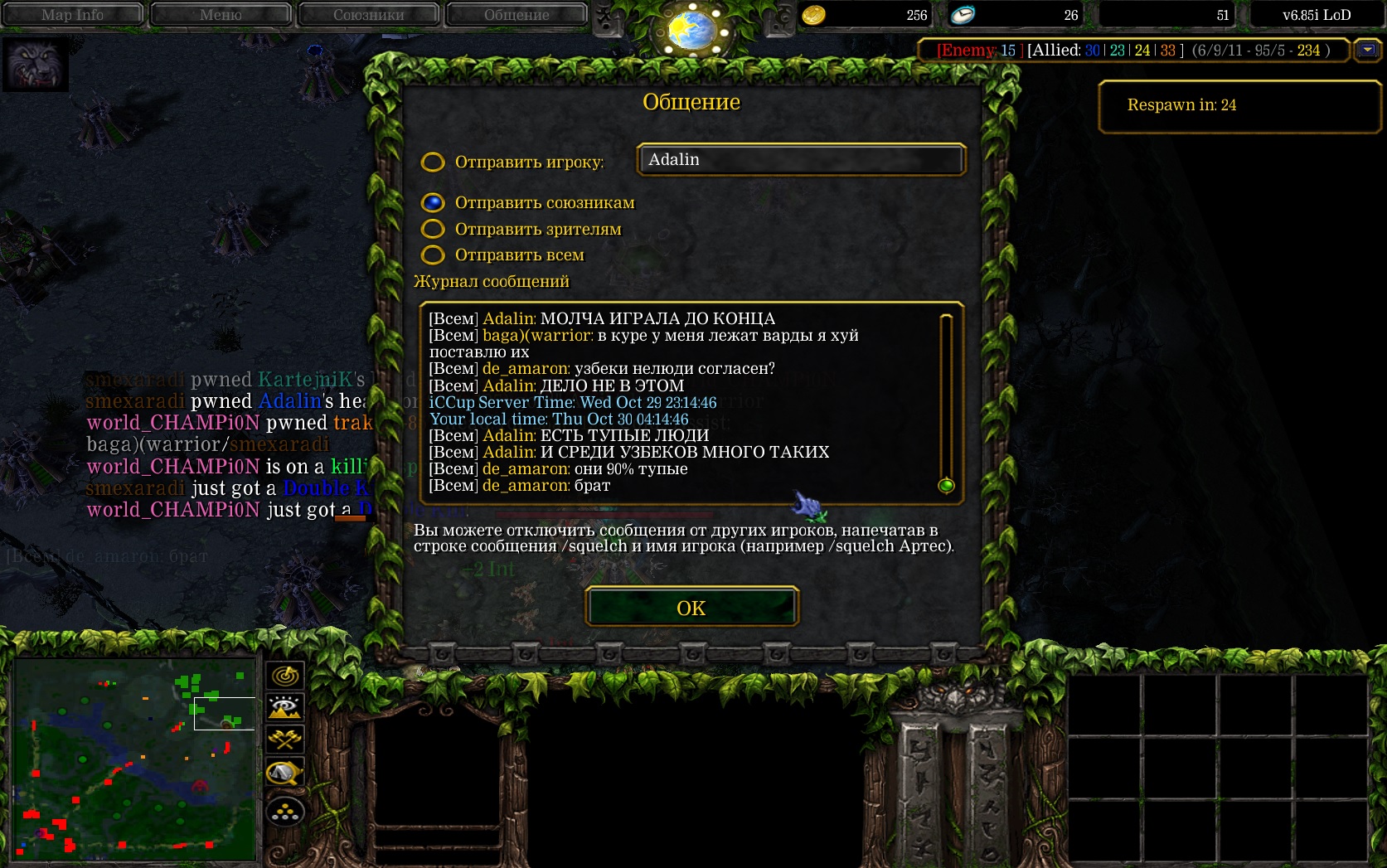1387x868 pixels.
Task: Open the "Союзники" allies menu
Action: (369, 14)
